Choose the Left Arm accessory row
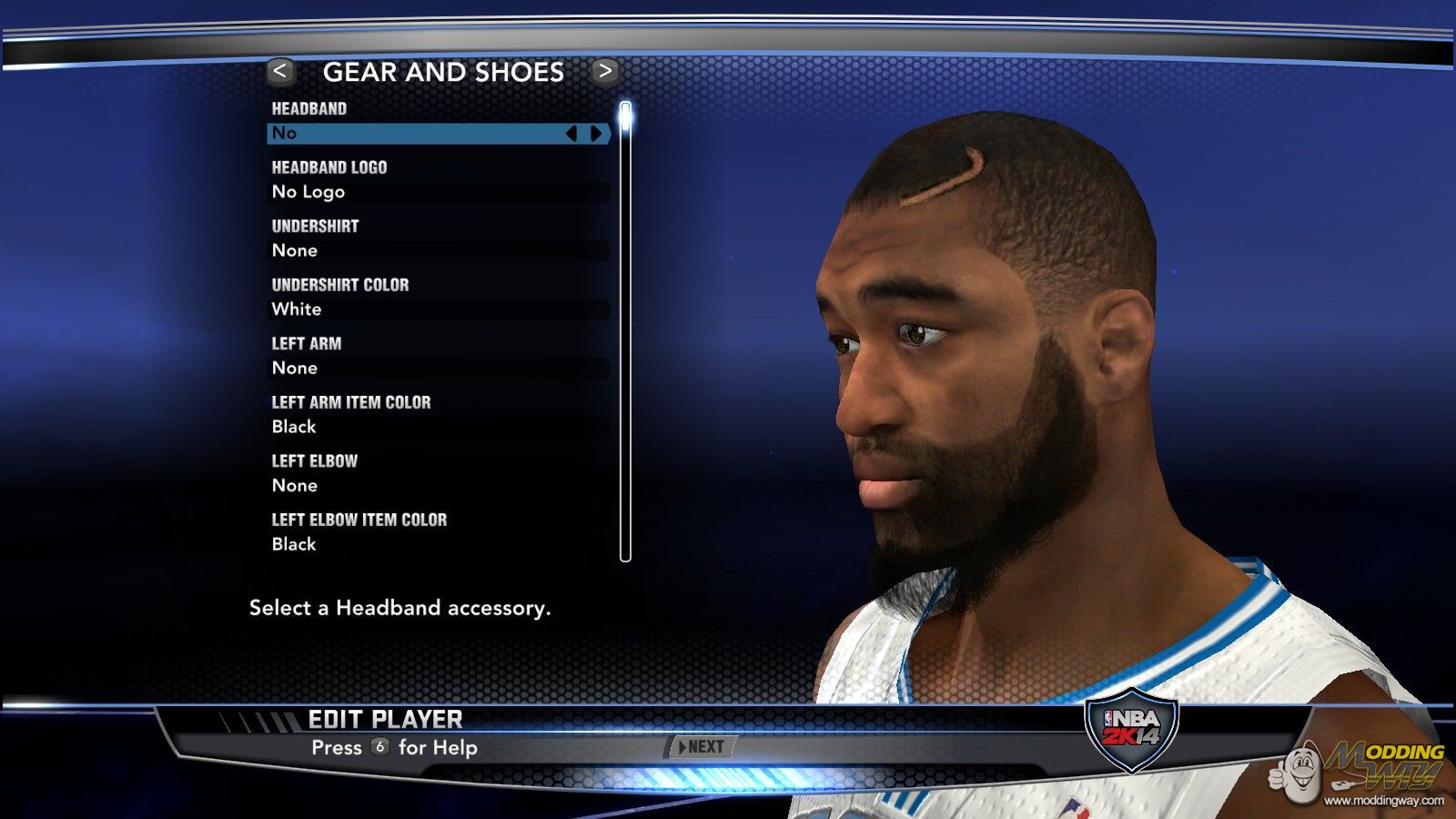This screenshot has width=1456, height=819. [439, 368]
